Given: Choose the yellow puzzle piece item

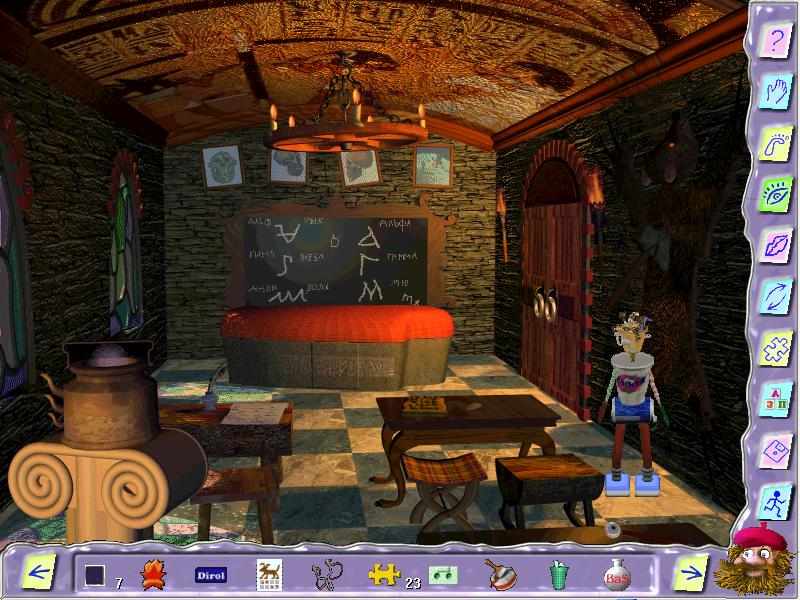Looking at the screenshot, I should [x=383, y=574].
